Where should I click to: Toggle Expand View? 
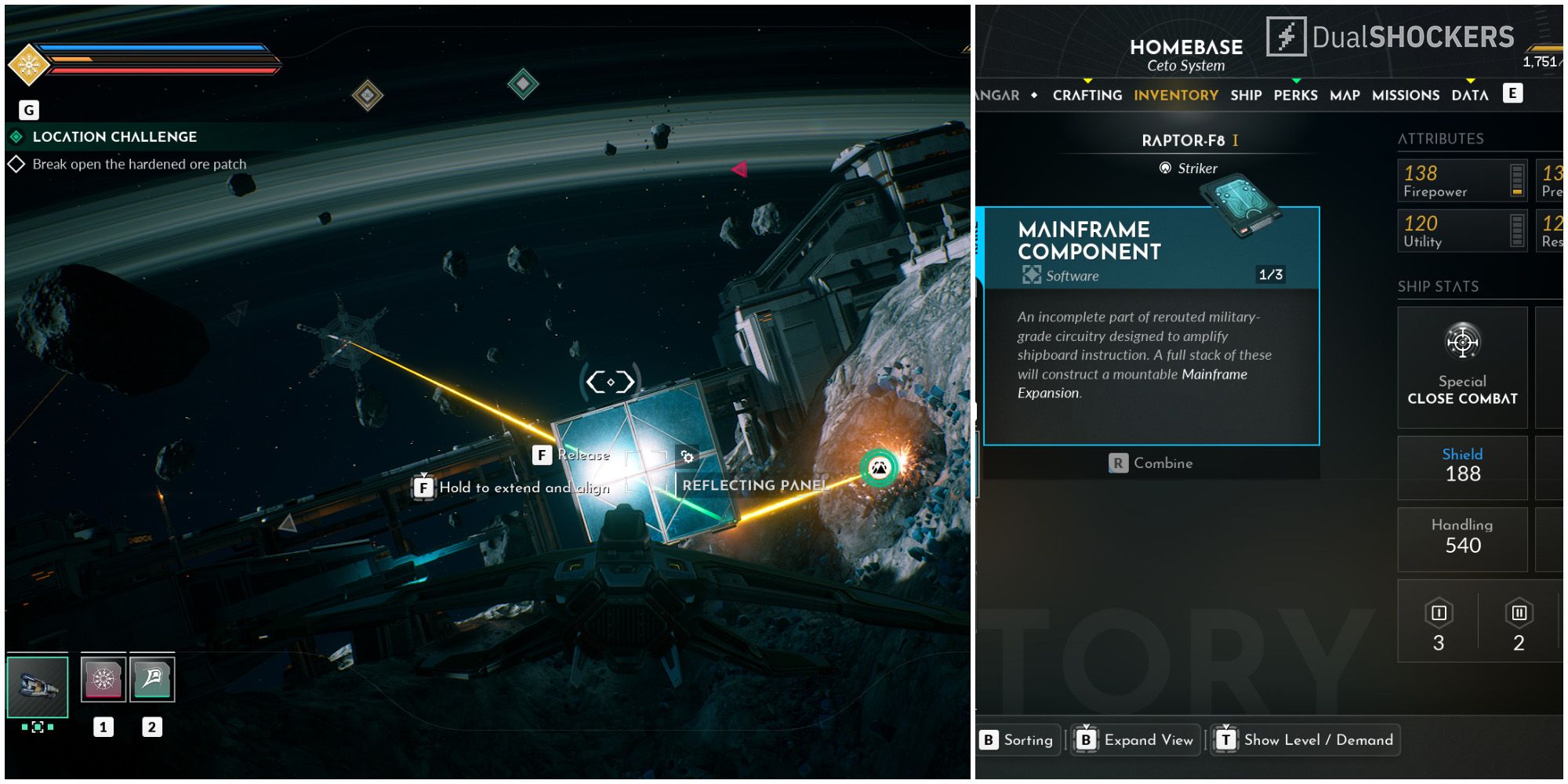click(x=1136, y=740)
